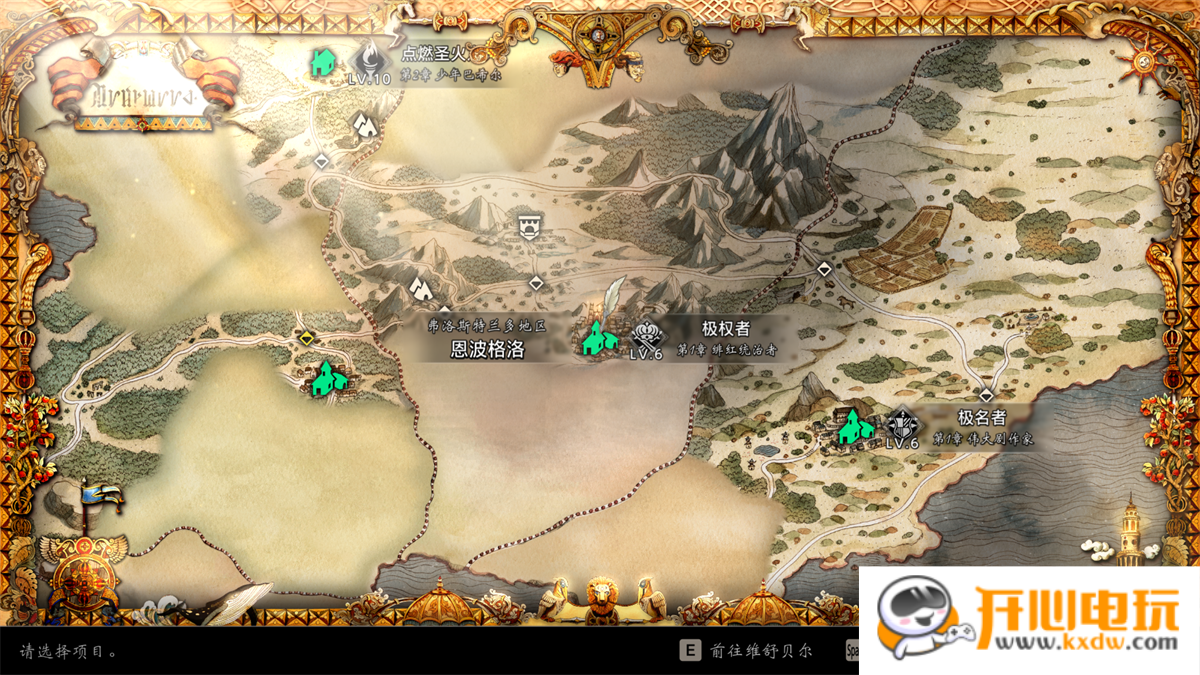Select the green church town icon at 恩波格洛

pos(598,337)
